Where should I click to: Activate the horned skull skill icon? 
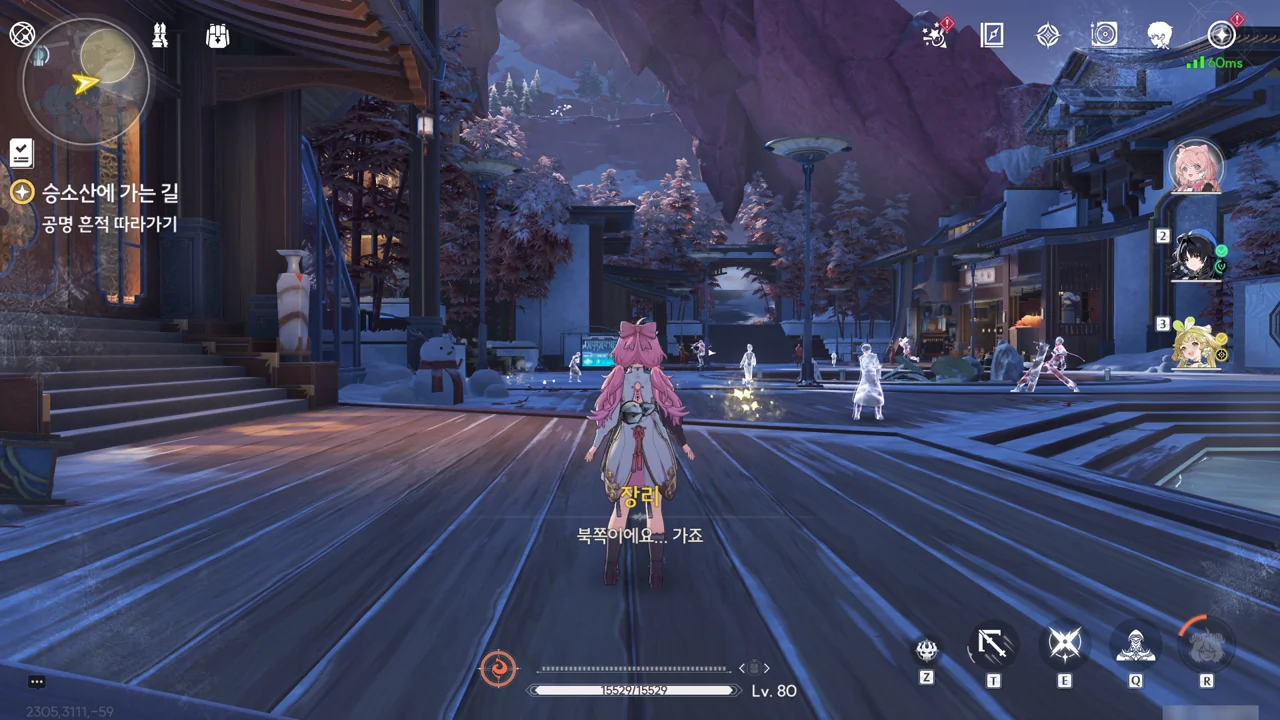pos(927,650)
